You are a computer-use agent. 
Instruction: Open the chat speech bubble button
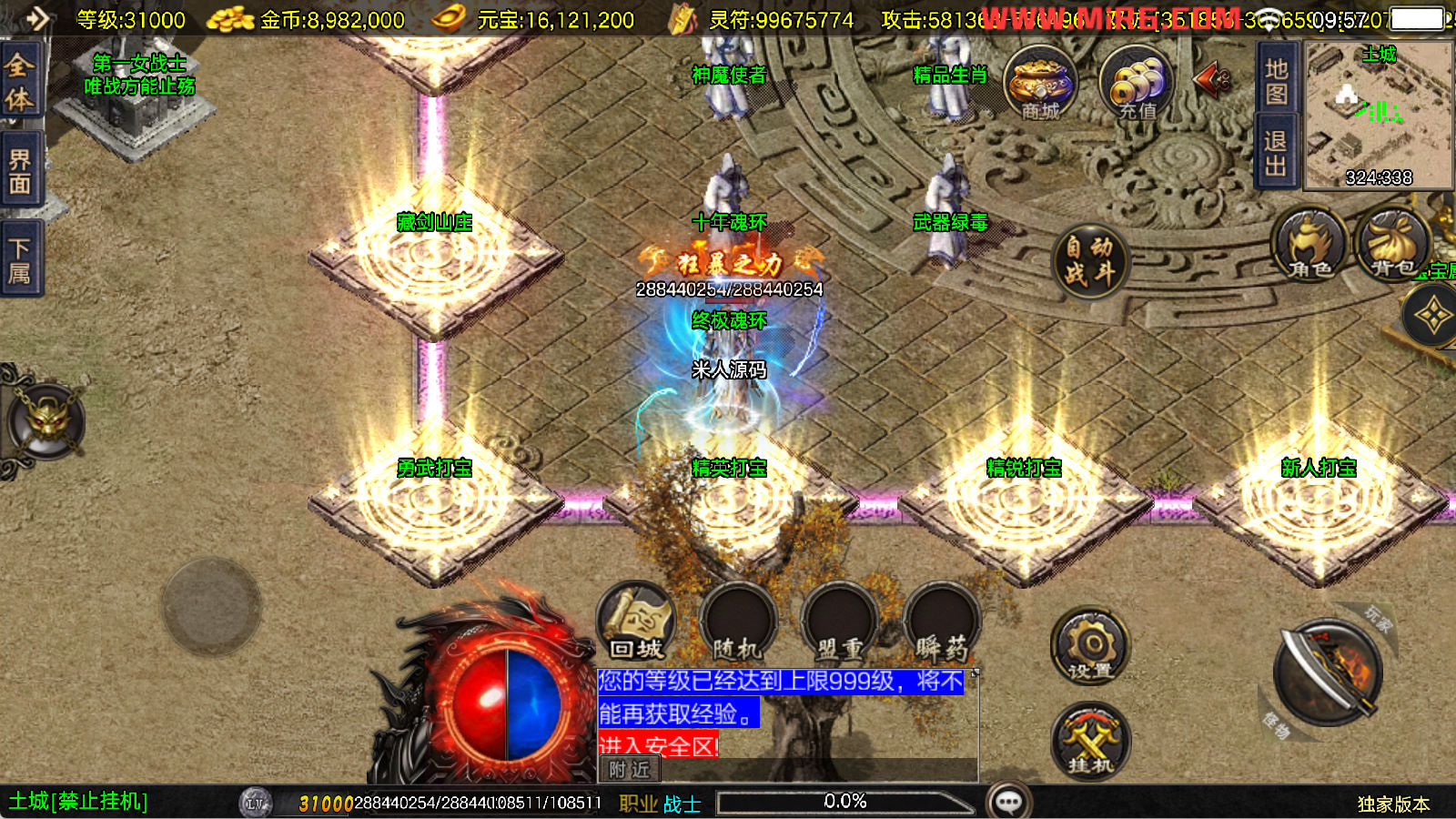1008,802
